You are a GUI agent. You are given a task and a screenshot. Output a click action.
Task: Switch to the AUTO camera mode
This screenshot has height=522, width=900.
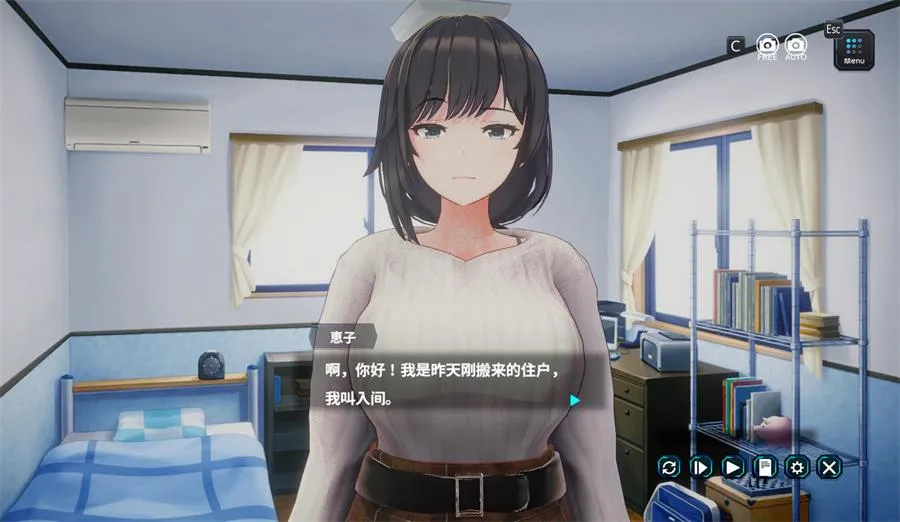click(x=796, y=46)
